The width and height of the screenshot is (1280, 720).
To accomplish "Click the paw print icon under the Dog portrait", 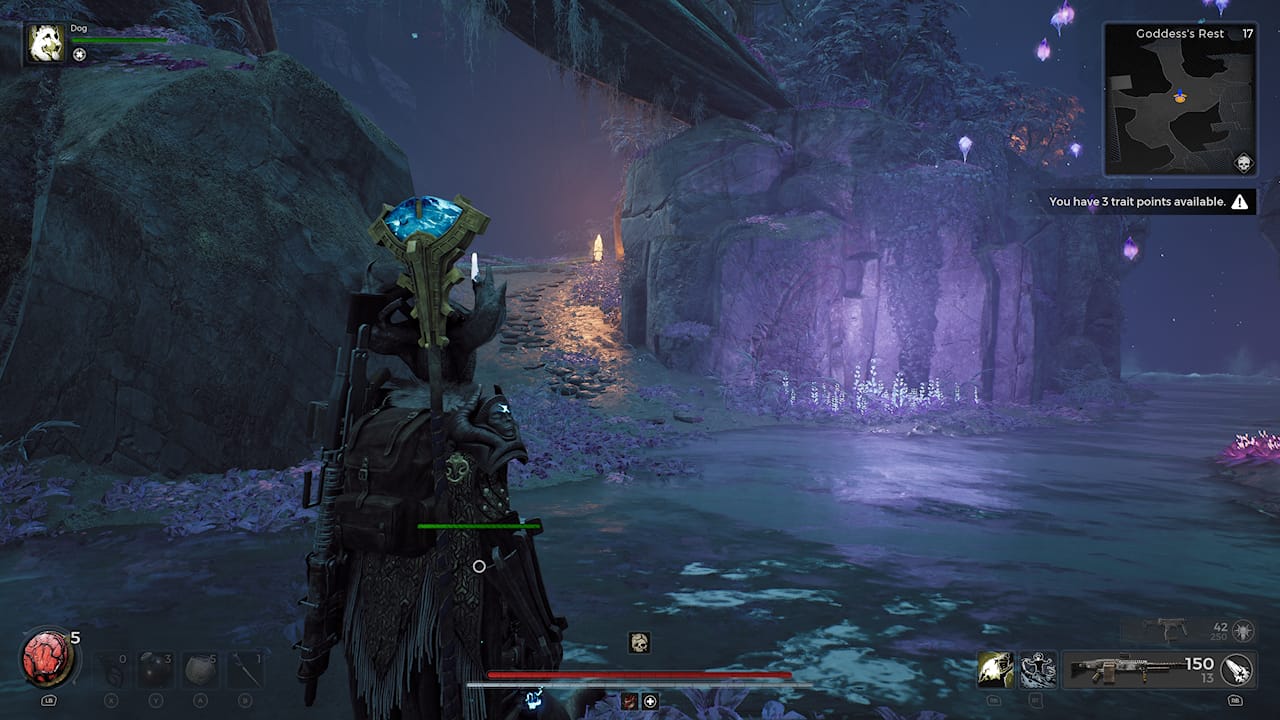I will [x=79, y=54].
